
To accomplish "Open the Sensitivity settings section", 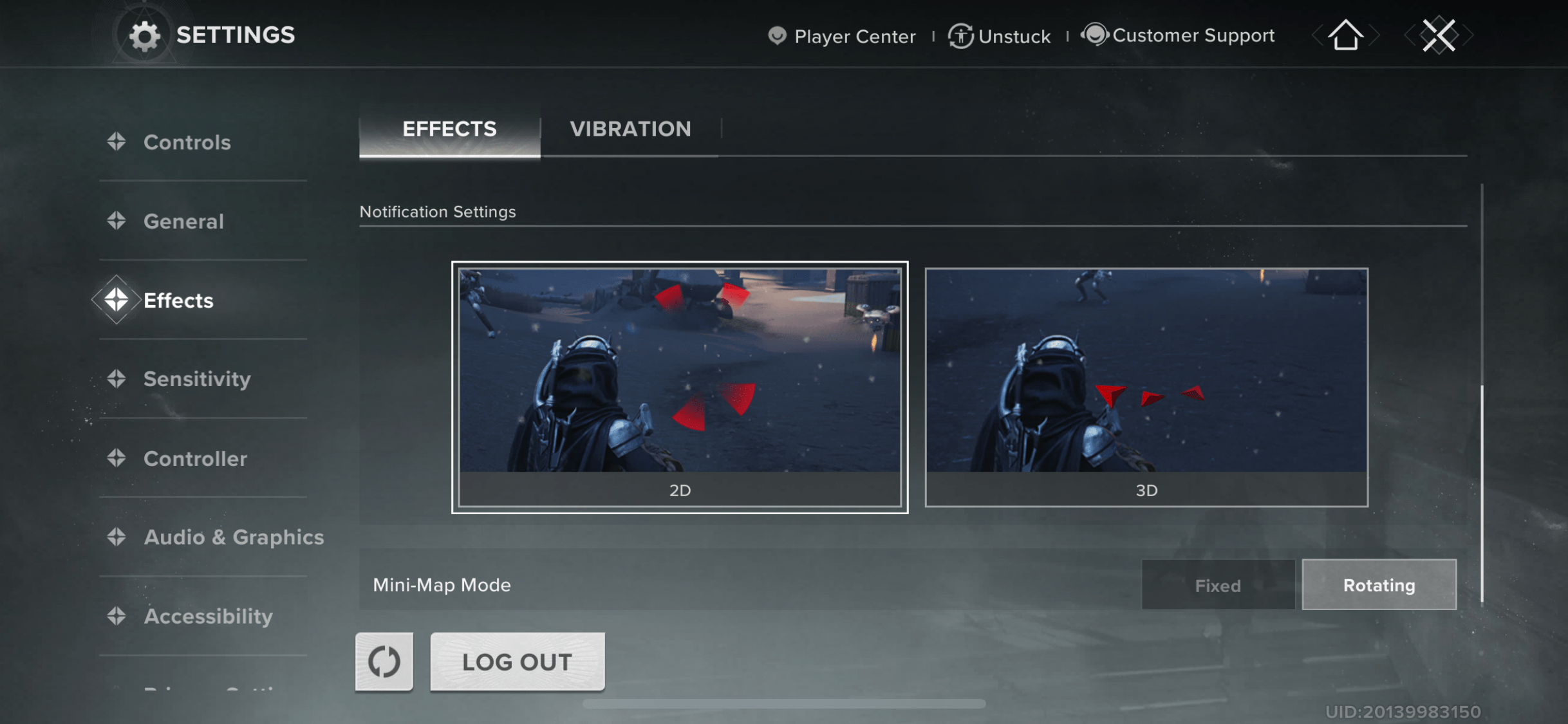I will [x=198, y=380].
